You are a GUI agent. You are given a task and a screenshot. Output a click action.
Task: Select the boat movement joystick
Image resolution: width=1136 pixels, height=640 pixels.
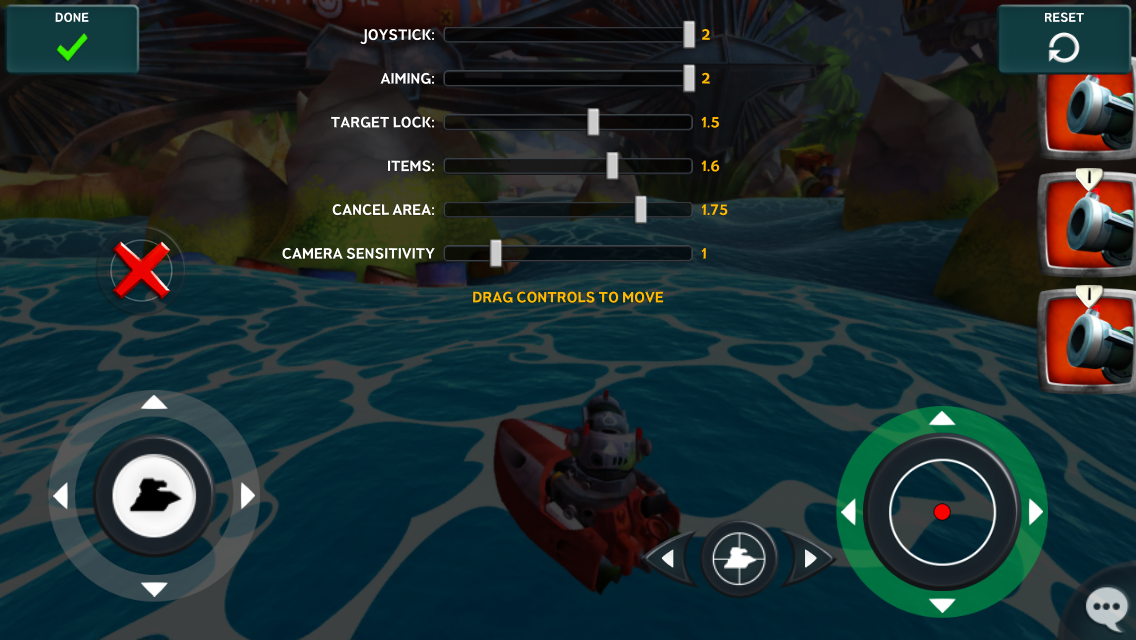pos(154,495)
